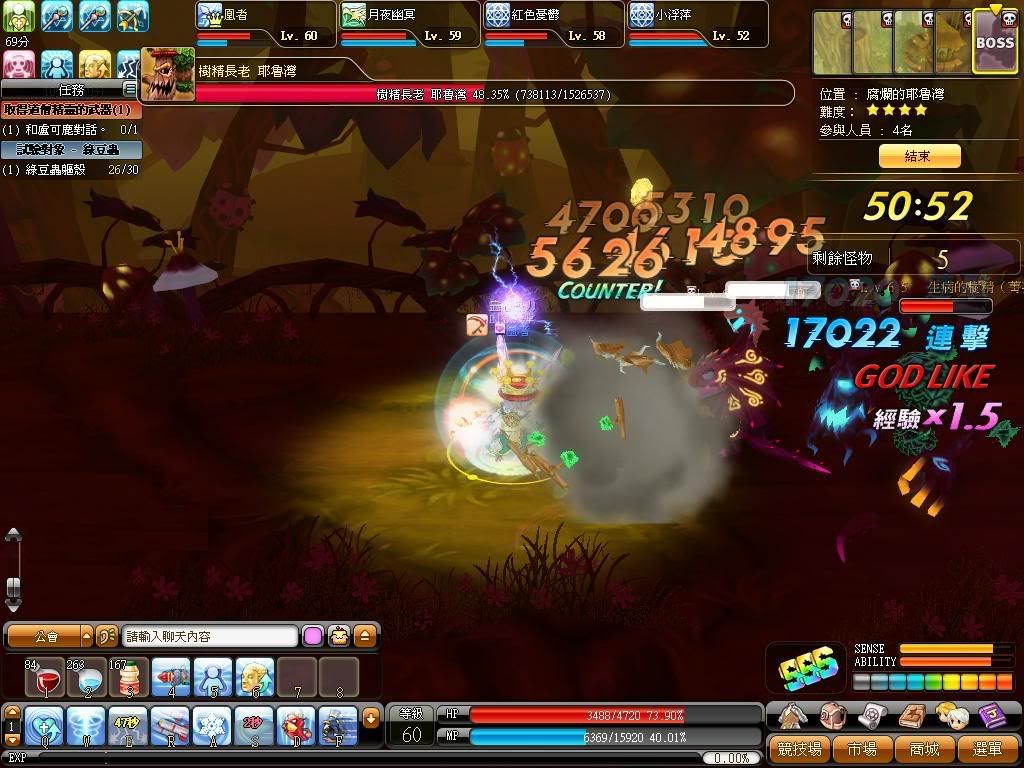Open the armor equipment icon

tap(792, 715)
